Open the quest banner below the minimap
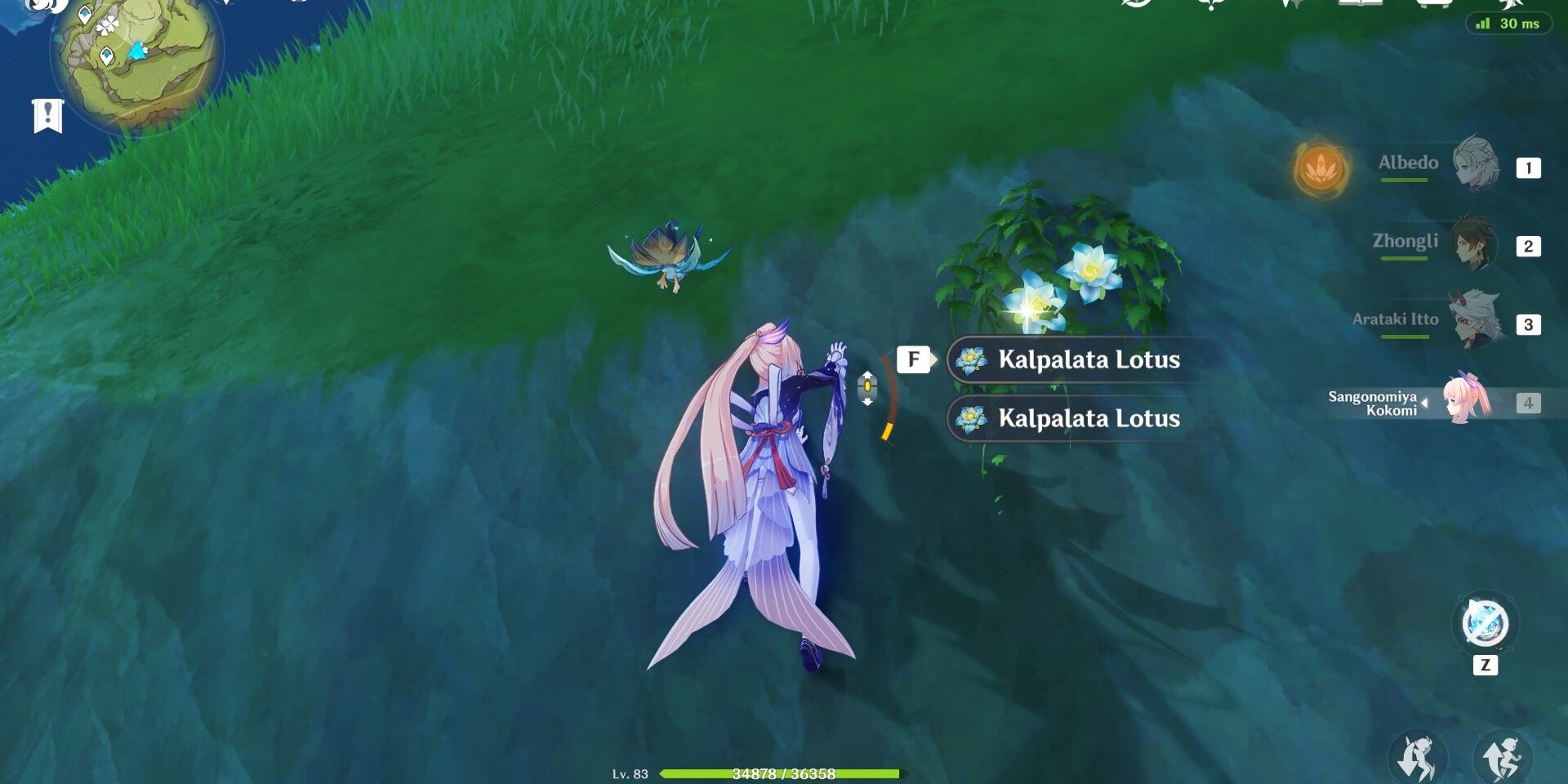 point(47,116)
